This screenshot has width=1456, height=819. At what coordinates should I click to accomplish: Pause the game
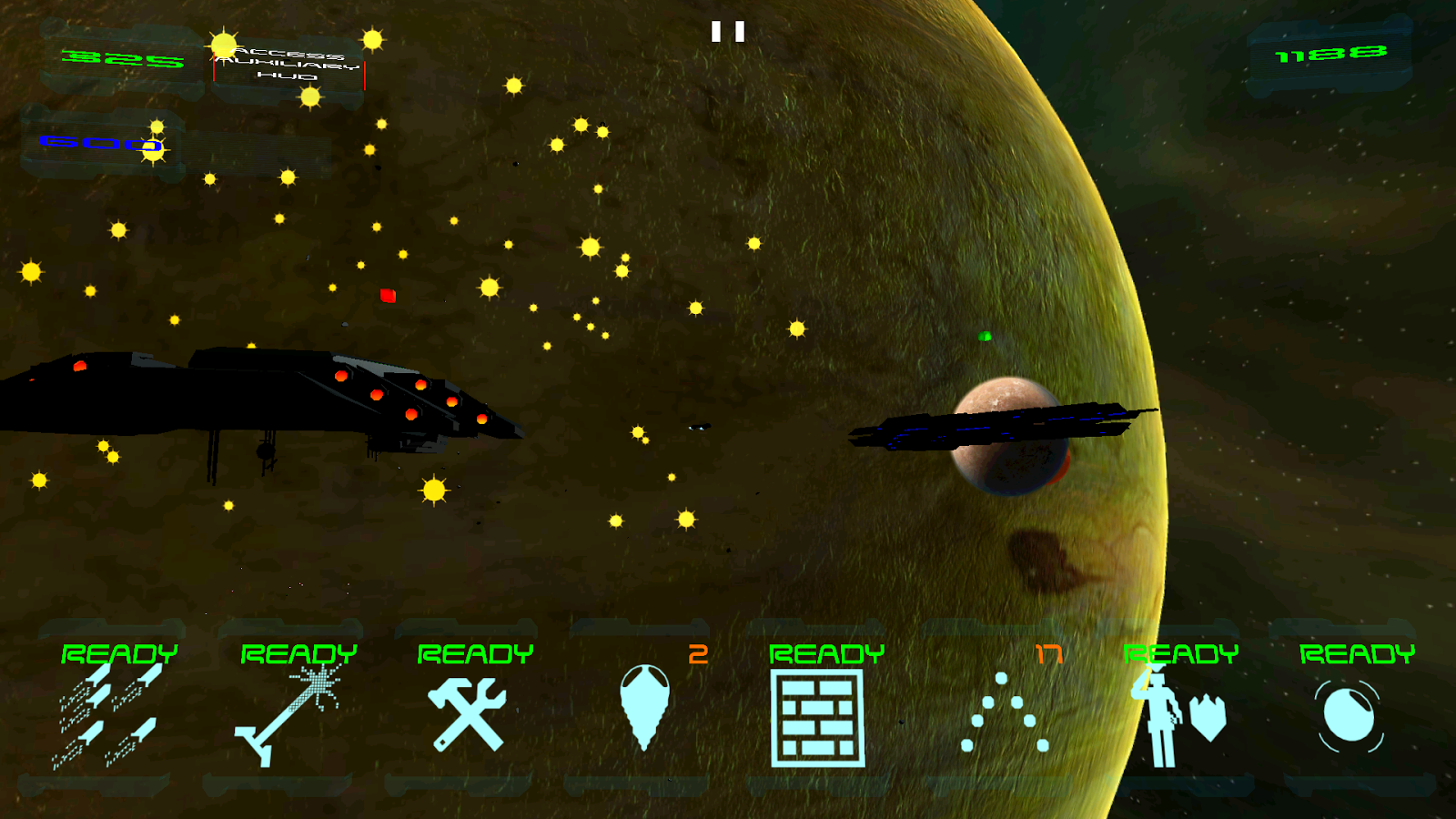click(x=727, y=32)
